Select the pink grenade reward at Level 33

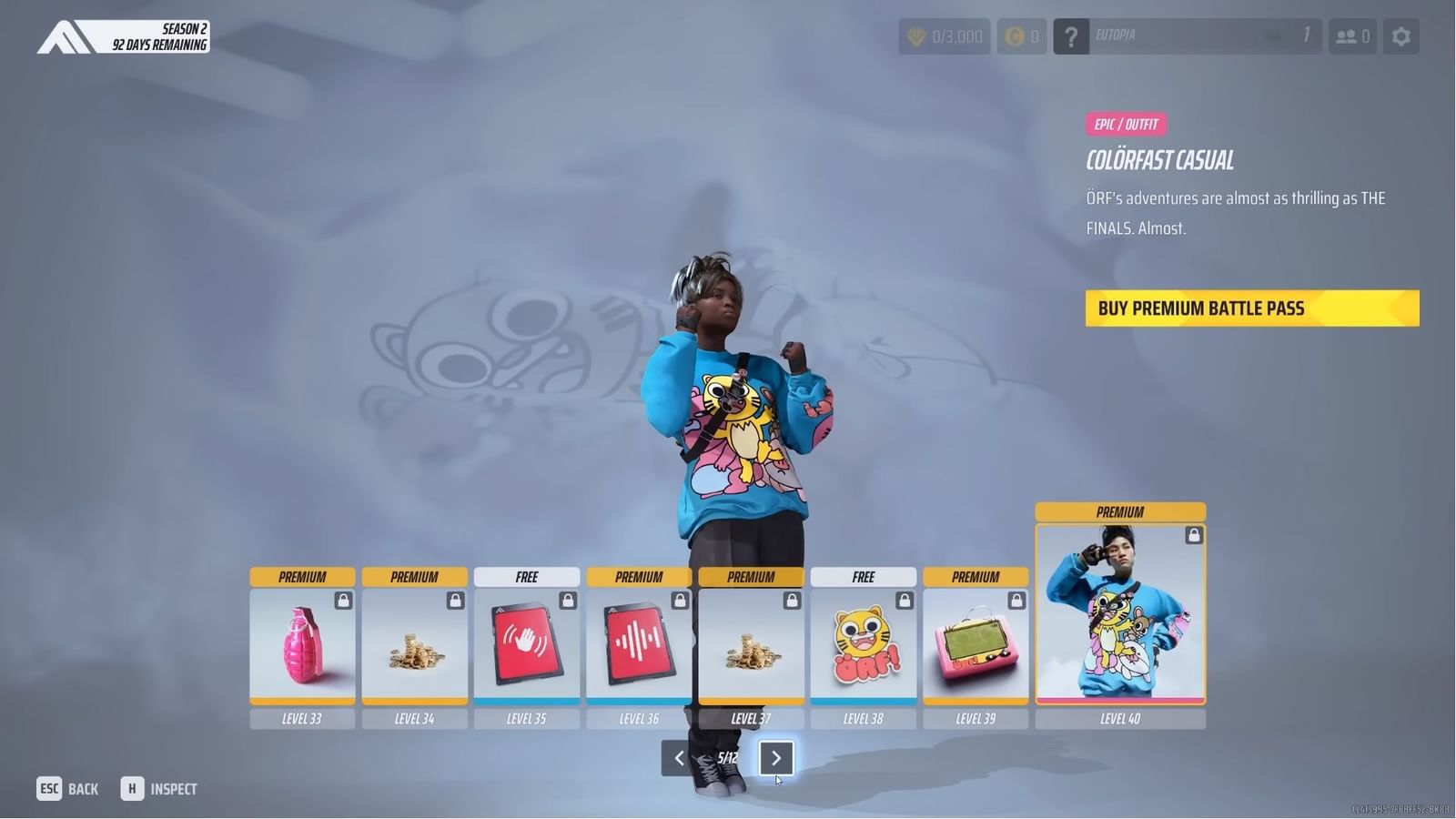point(302,646)
